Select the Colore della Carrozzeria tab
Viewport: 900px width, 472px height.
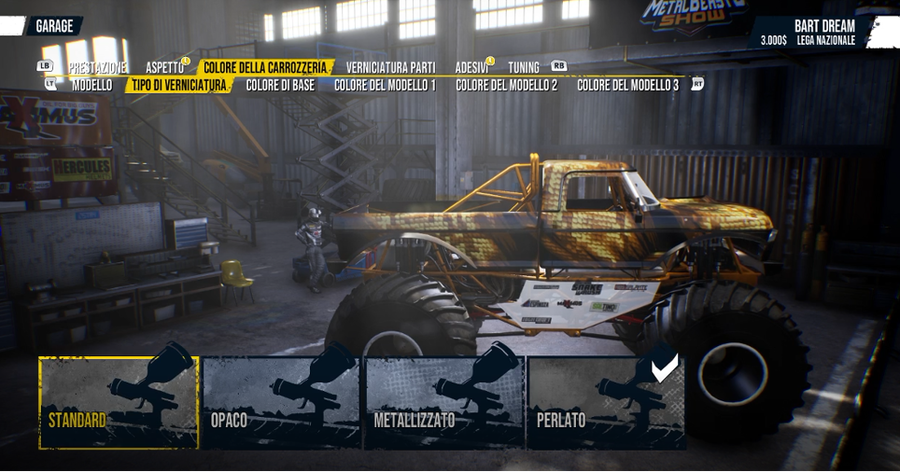265,67
